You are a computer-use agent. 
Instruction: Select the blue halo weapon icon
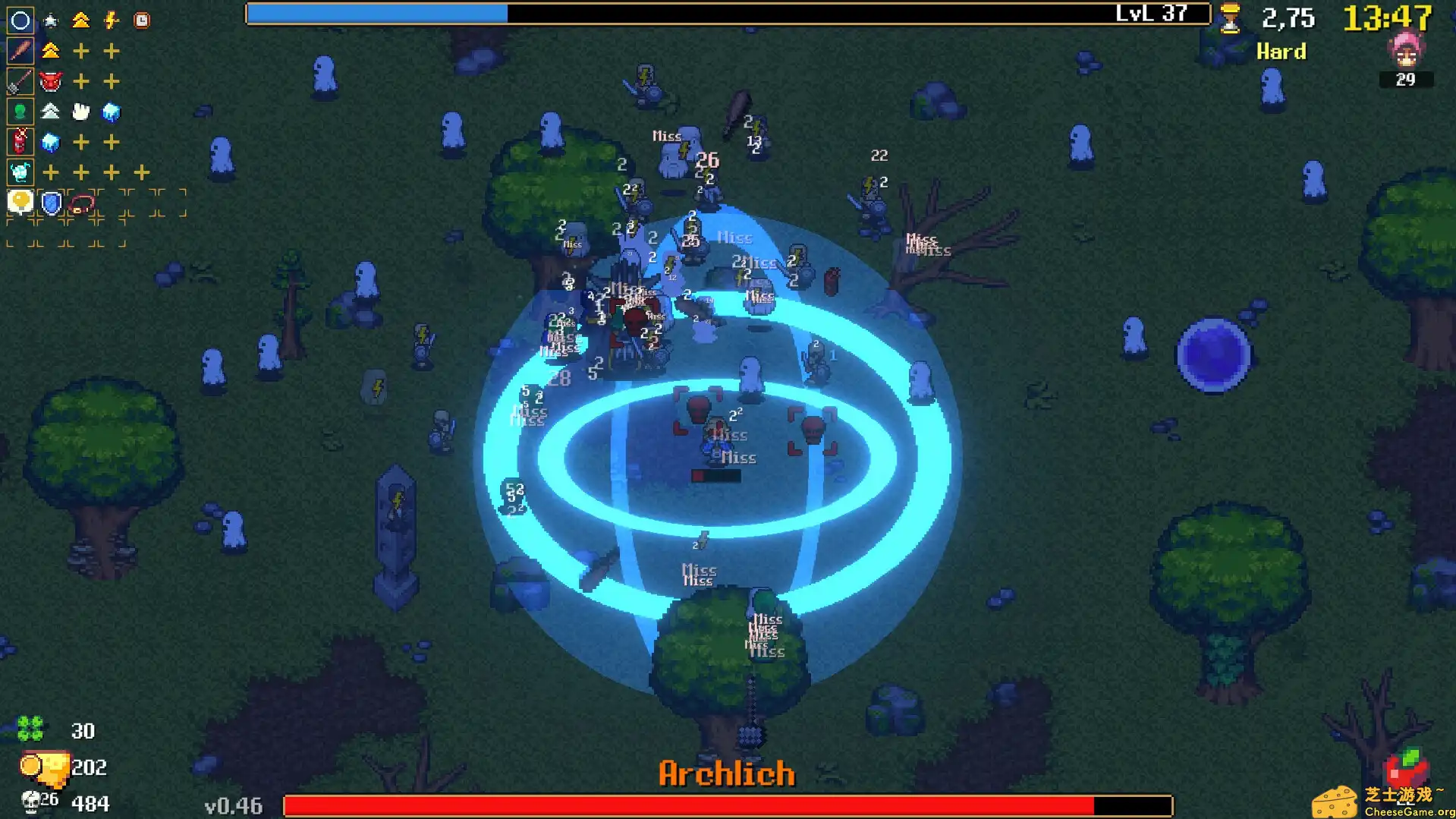pyautogui.click(x=20, y=20)
